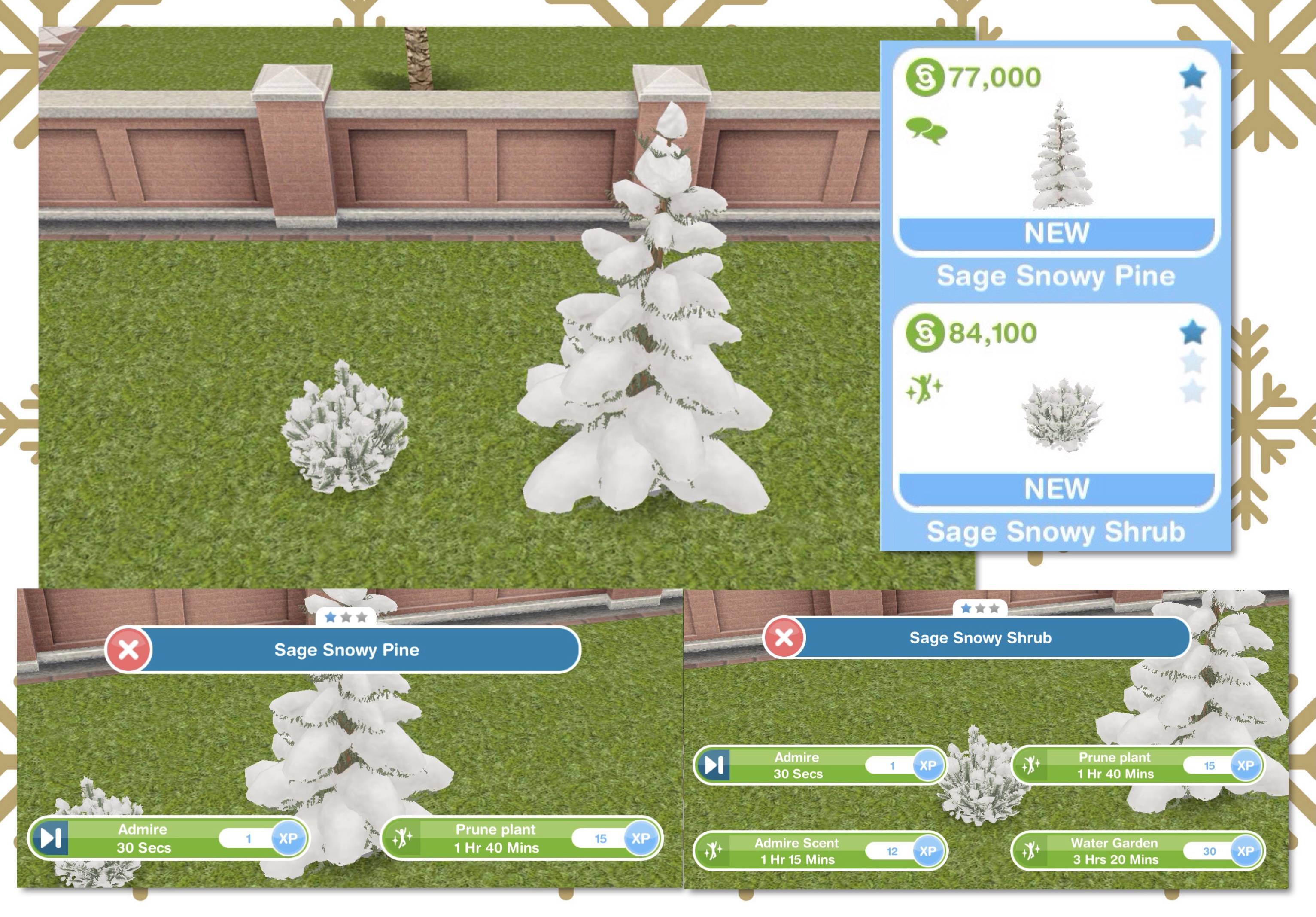
Task: Start Prune plant on the Sage Snowy Pine
Action: coord(520,838)
